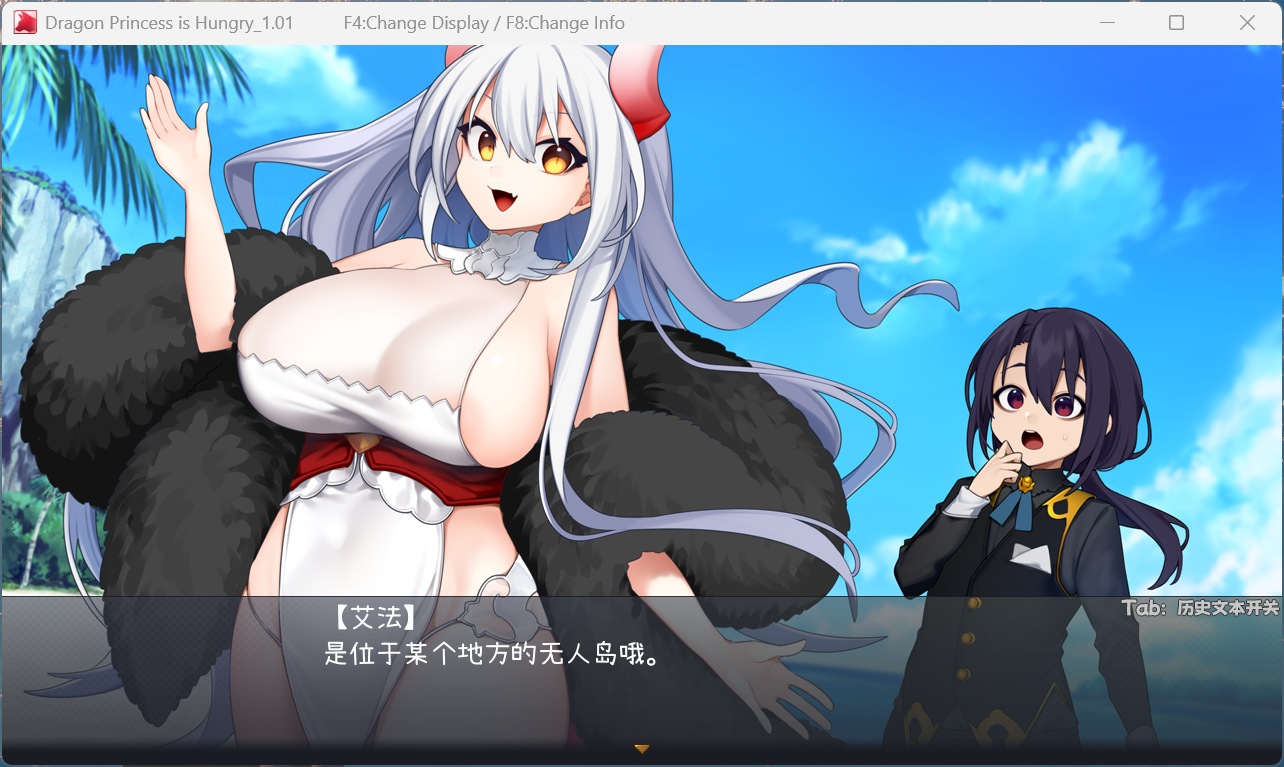Click the yellow advance arrow below the dialogue
The height and width of the screenshot is (767, 1284).
(x=643, y=747)
